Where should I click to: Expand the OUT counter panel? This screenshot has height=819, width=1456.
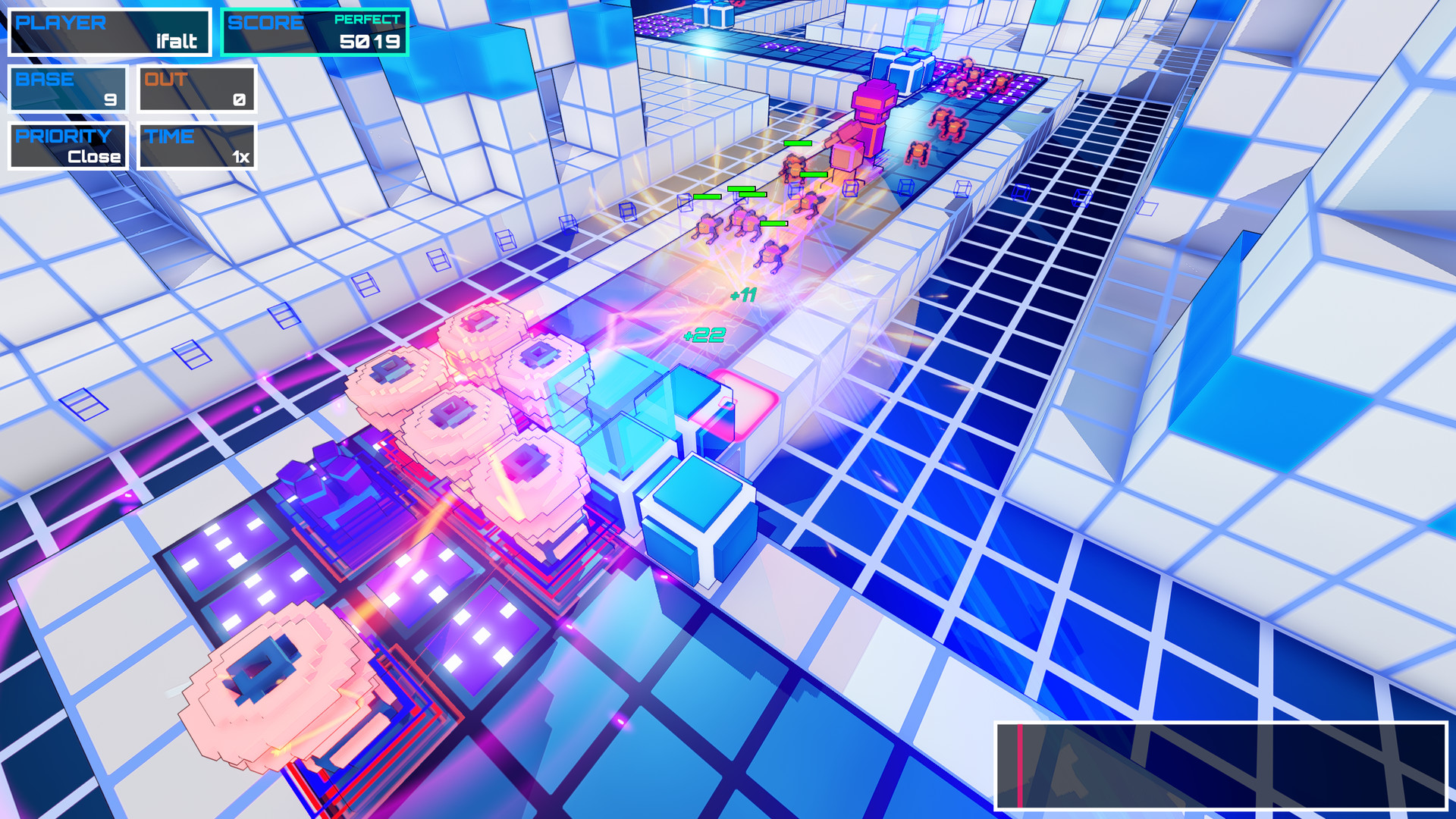click(196, 86)
